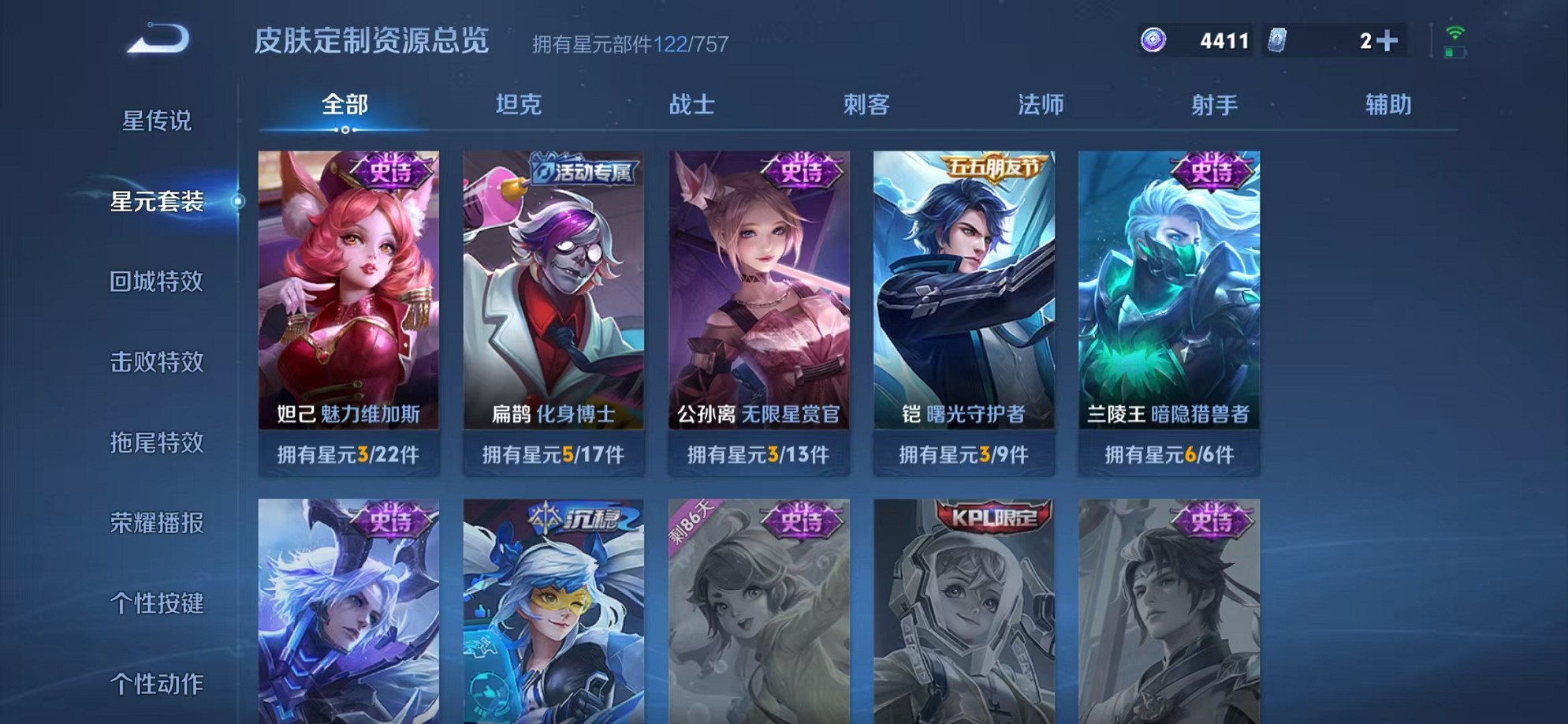Open the star coin currency display showing 4411

pos(1192,38)
